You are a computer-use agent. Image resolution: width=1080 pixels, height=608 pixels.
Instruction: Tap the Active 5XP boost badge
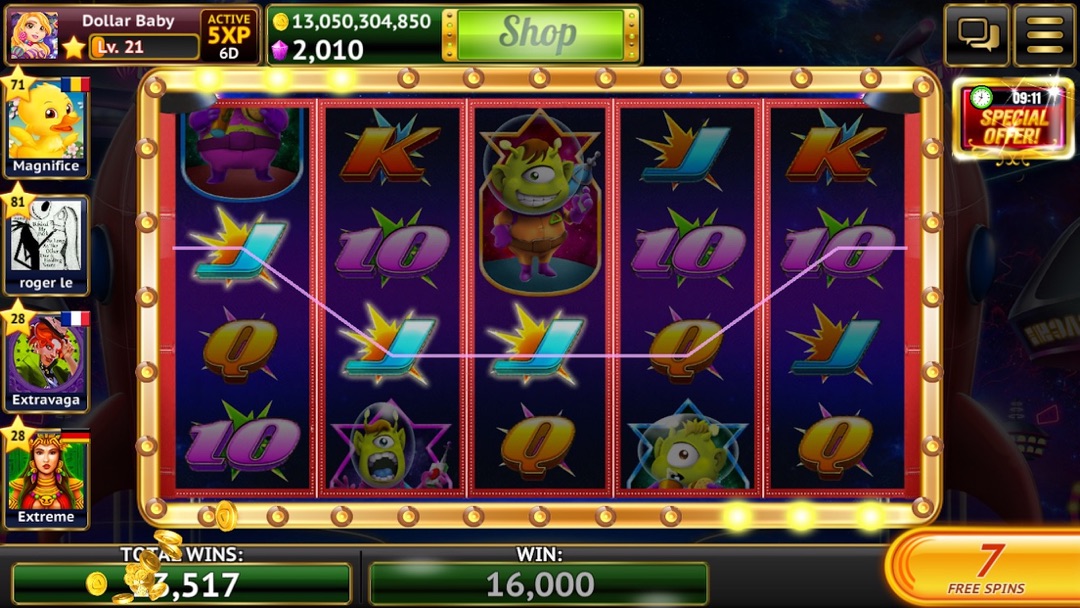click(x=229, y=35)
